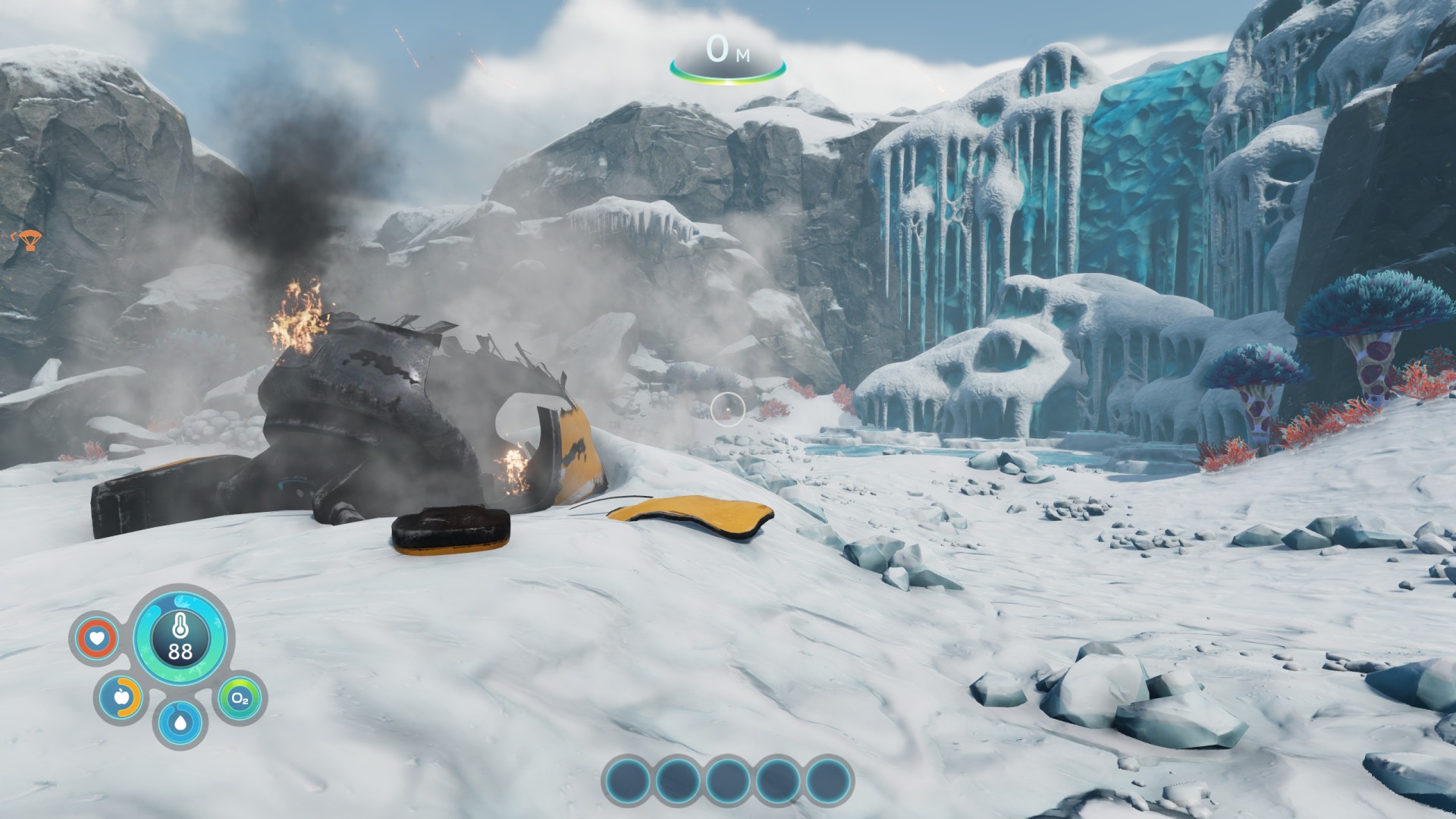This screenshot has height=819, width=1456.
Task: Click the heart health icon
Action: point(97,638)
